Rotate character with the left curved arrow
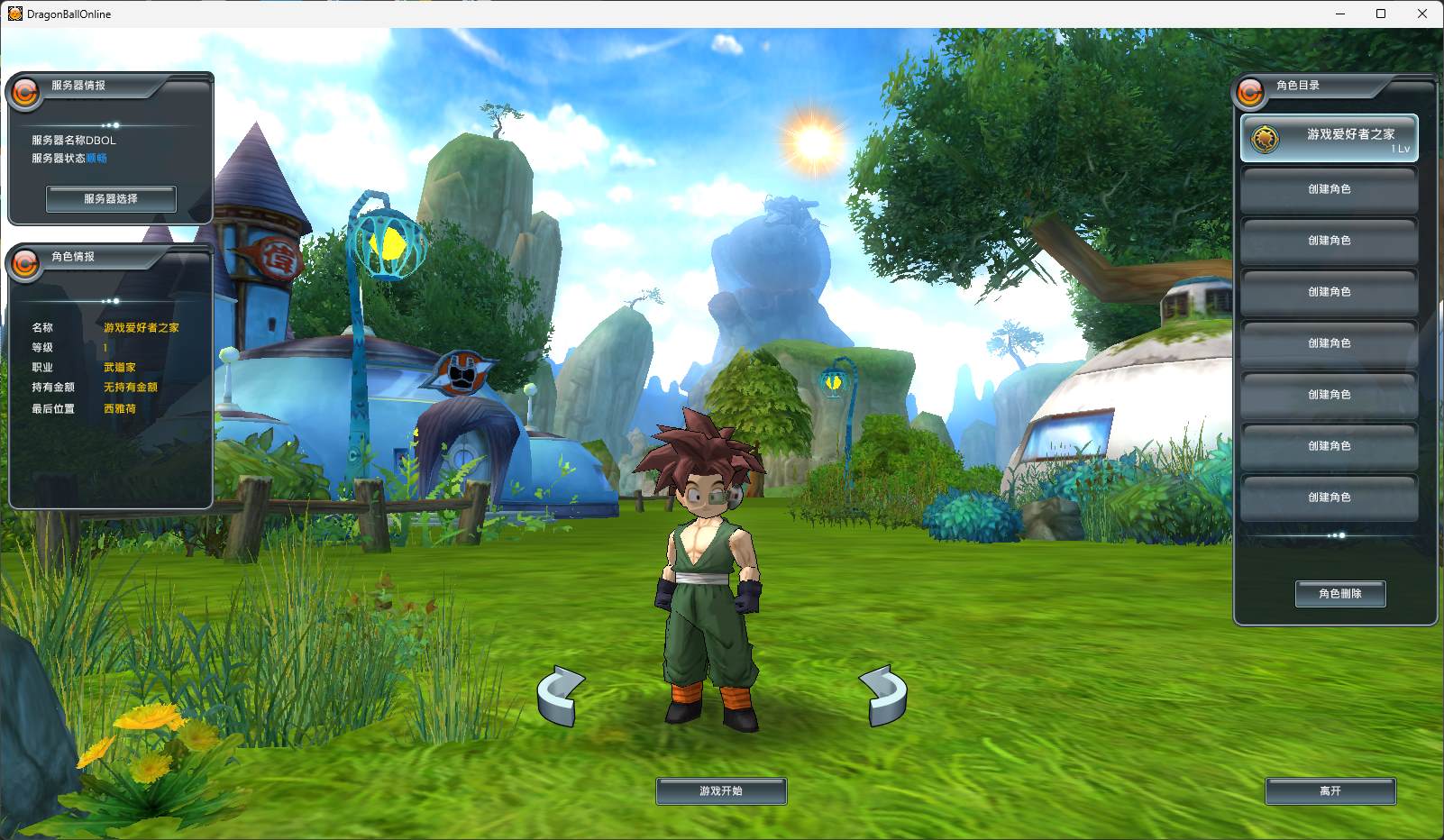This screenshot has width=1444, height=840. point(561,695)
